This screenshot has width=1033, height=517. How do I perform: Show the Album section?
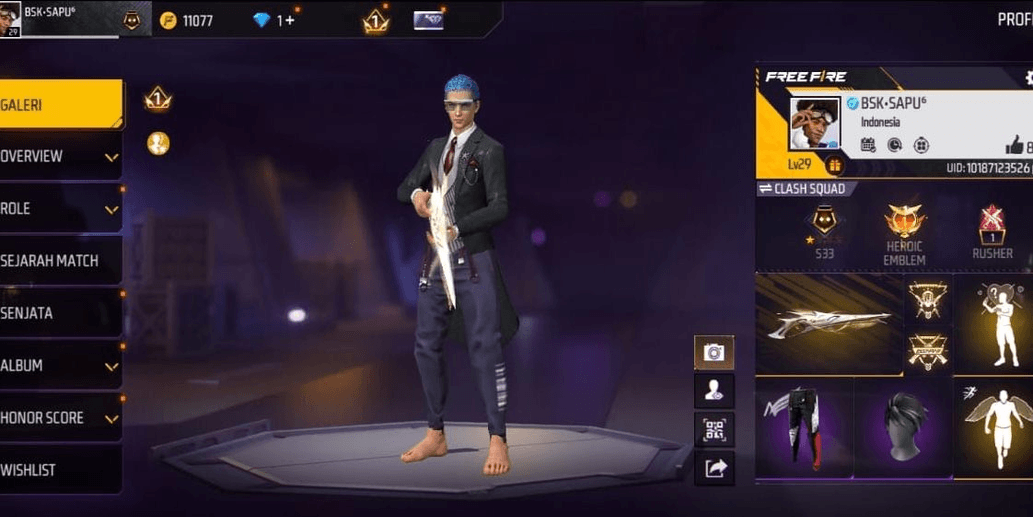pos(58,366)
